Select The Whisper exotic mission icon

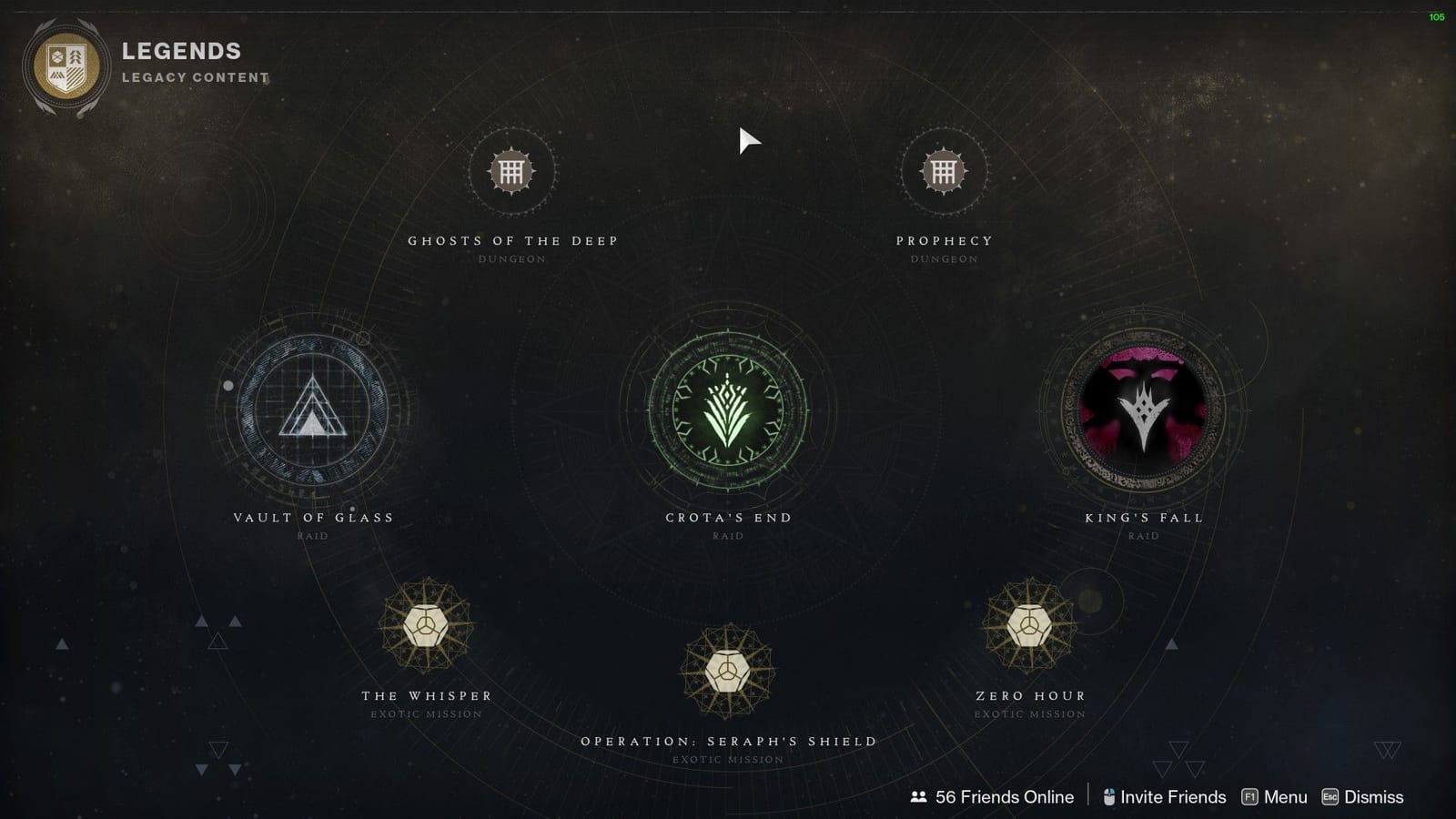[x=424, y=625]
